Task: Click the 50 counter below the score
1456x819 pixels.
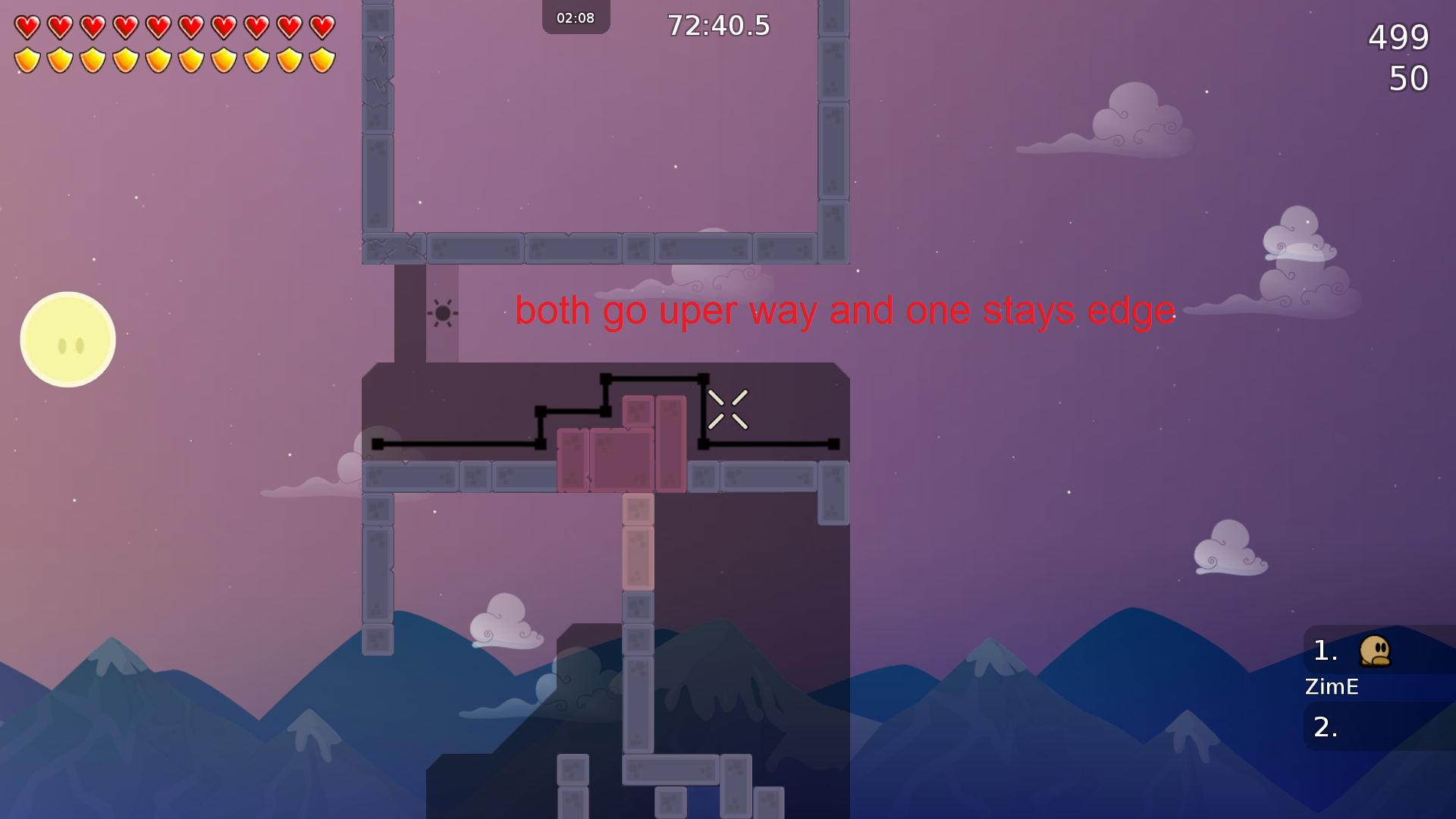Action: [x=1407, y=78]
